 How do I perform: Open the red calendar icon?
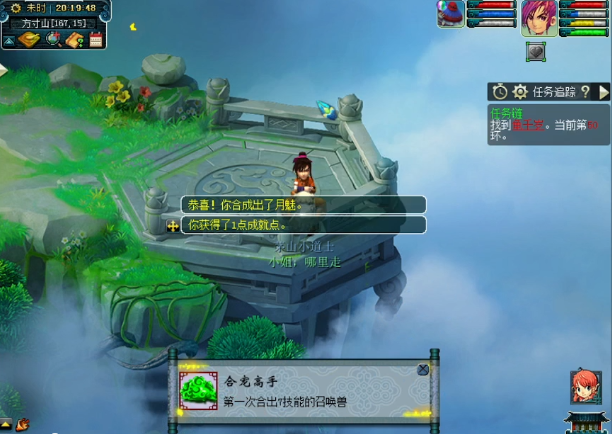point(96,39)
